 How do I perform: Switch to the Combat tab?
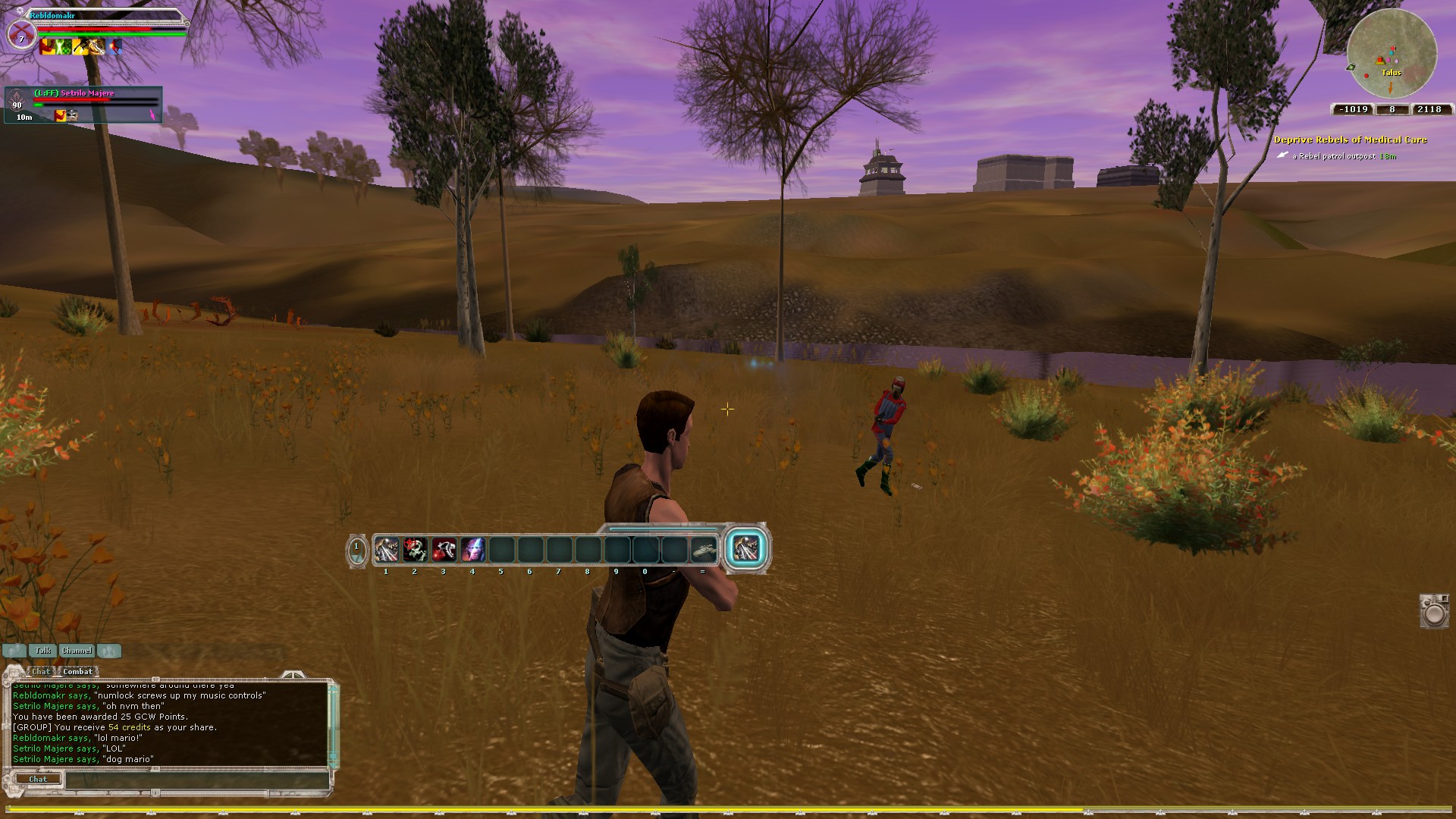[77, 671]
